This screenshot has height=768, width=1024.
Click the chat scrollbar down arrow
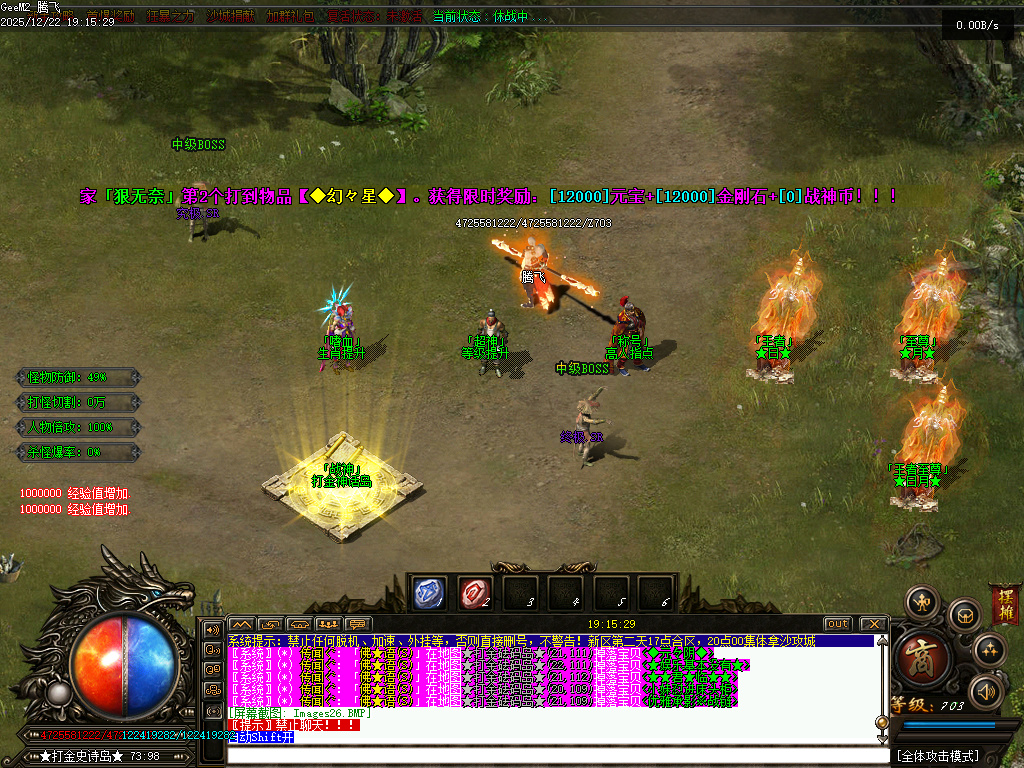click(882, 737)
